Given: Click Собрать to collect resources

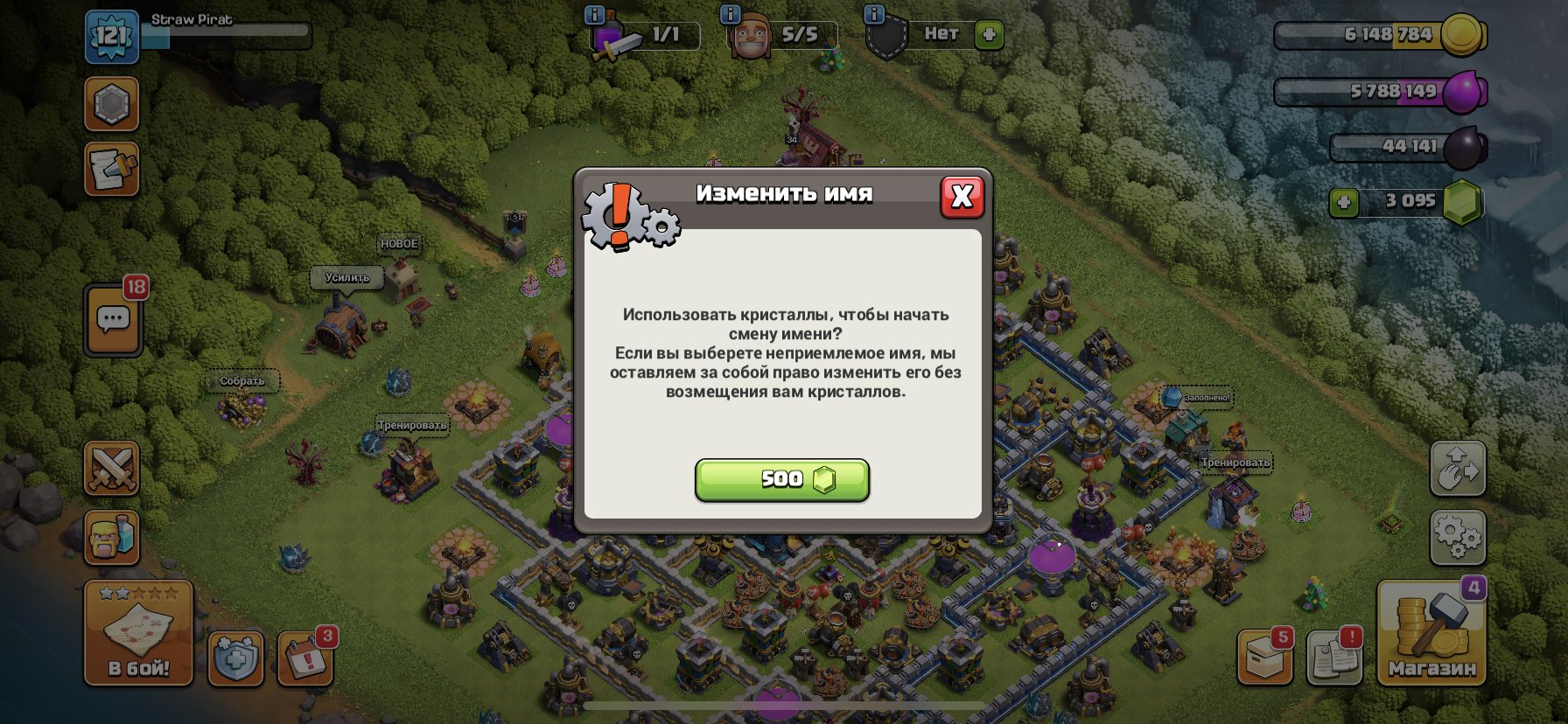Looking at the screenshot, I should 242,382.
